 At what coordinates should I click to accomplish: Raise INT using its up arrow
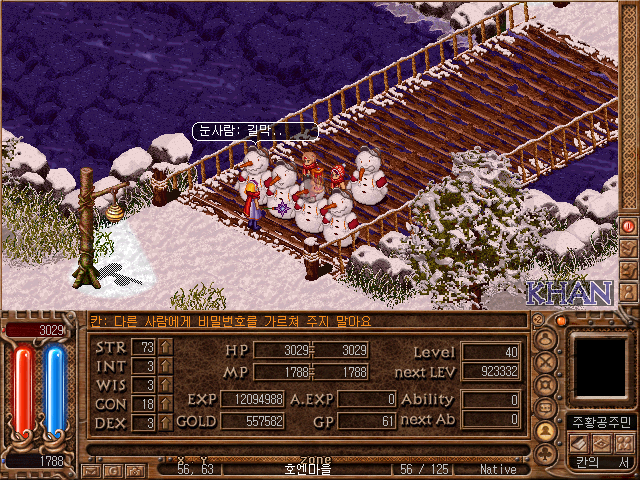[166, 366]
